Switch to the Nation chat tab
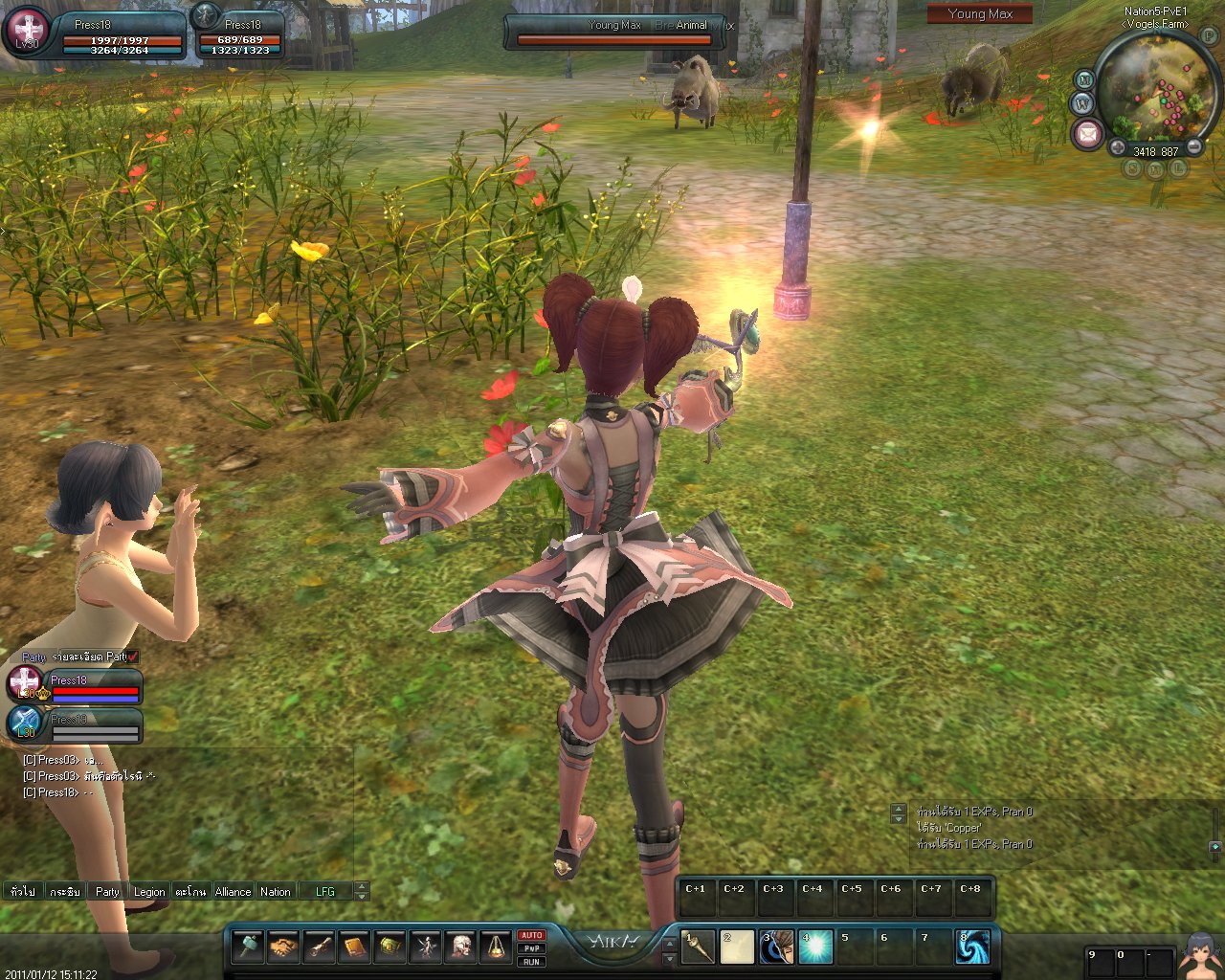This screenshot has width=1225, height=980. tap(276, 891)
